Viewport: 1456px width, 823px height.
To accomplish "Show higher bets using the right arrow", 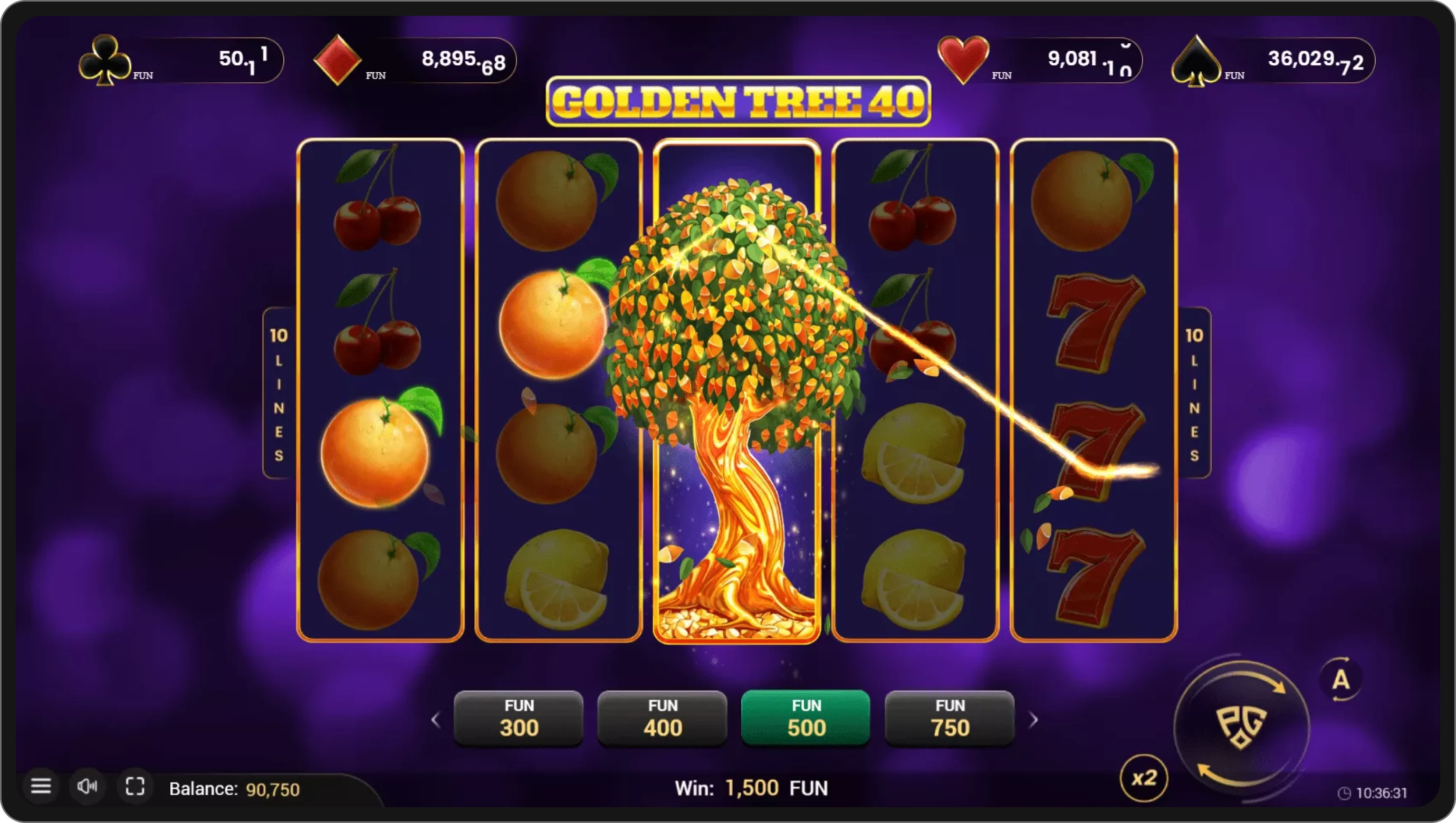I will point(1034,719).
